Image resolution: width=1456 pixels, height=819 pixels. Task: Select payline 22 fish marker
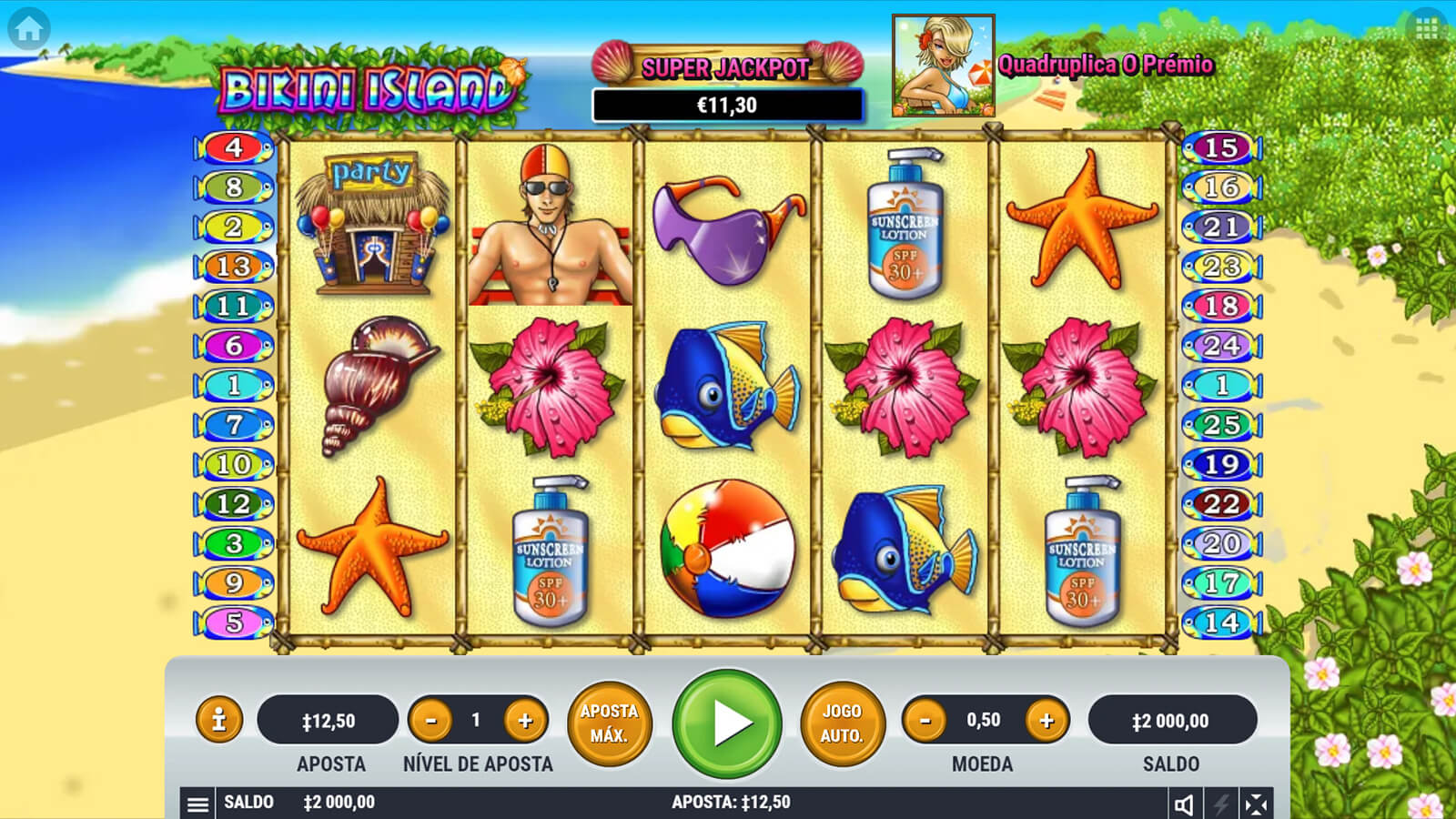(x=1221, y=503)
